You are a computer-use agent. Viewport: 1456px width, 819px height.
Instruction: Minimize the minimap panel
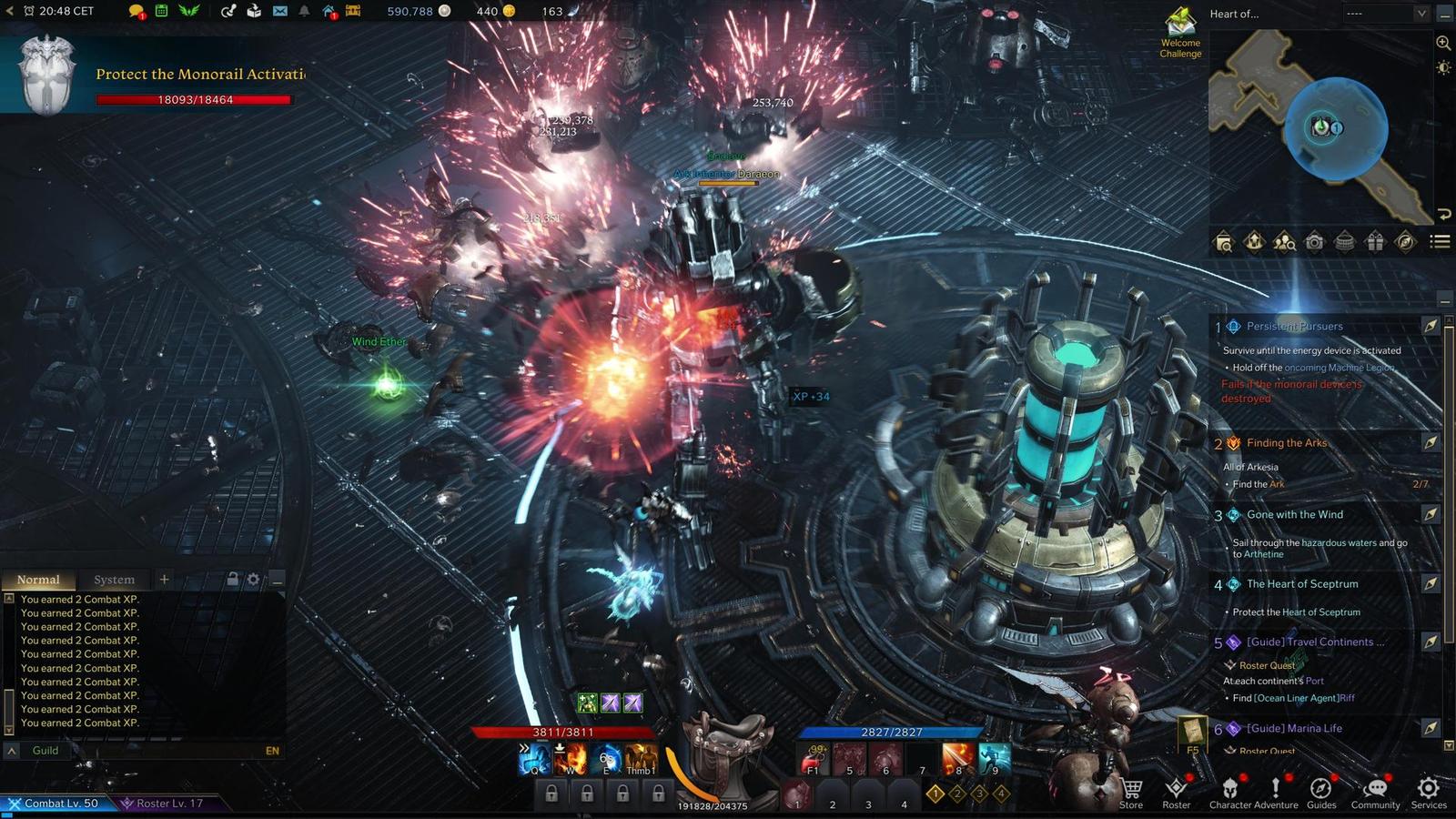point(1445,14)
